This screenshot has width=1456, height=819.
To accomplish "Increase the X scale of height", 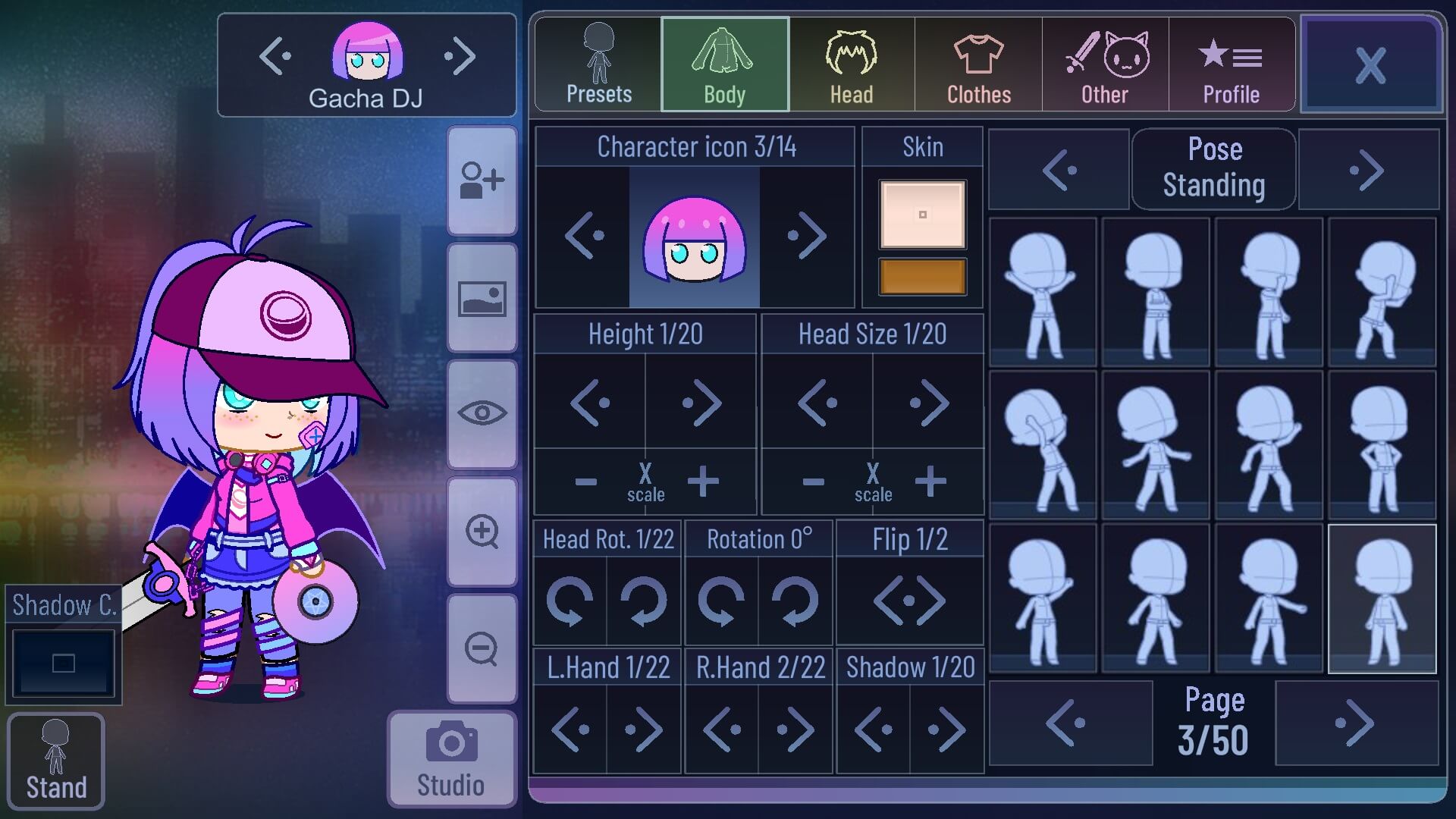I will (701, 479).
